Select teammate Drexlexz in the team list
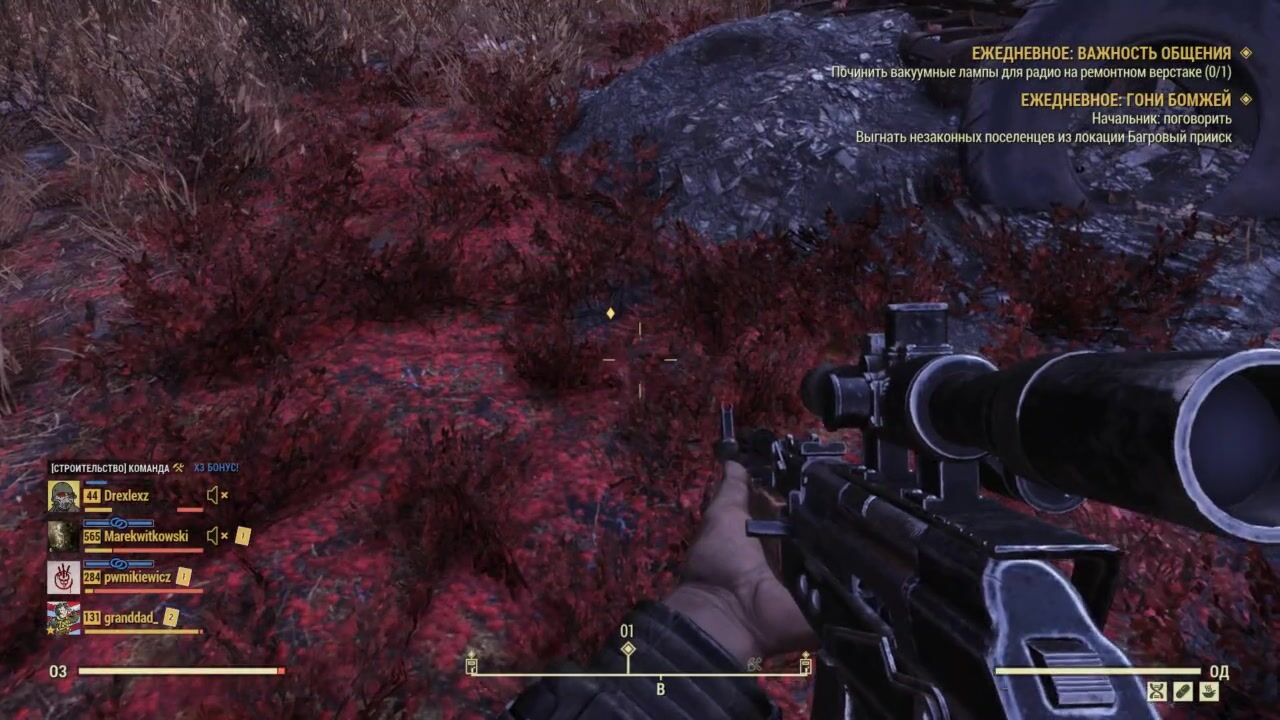 125,496
